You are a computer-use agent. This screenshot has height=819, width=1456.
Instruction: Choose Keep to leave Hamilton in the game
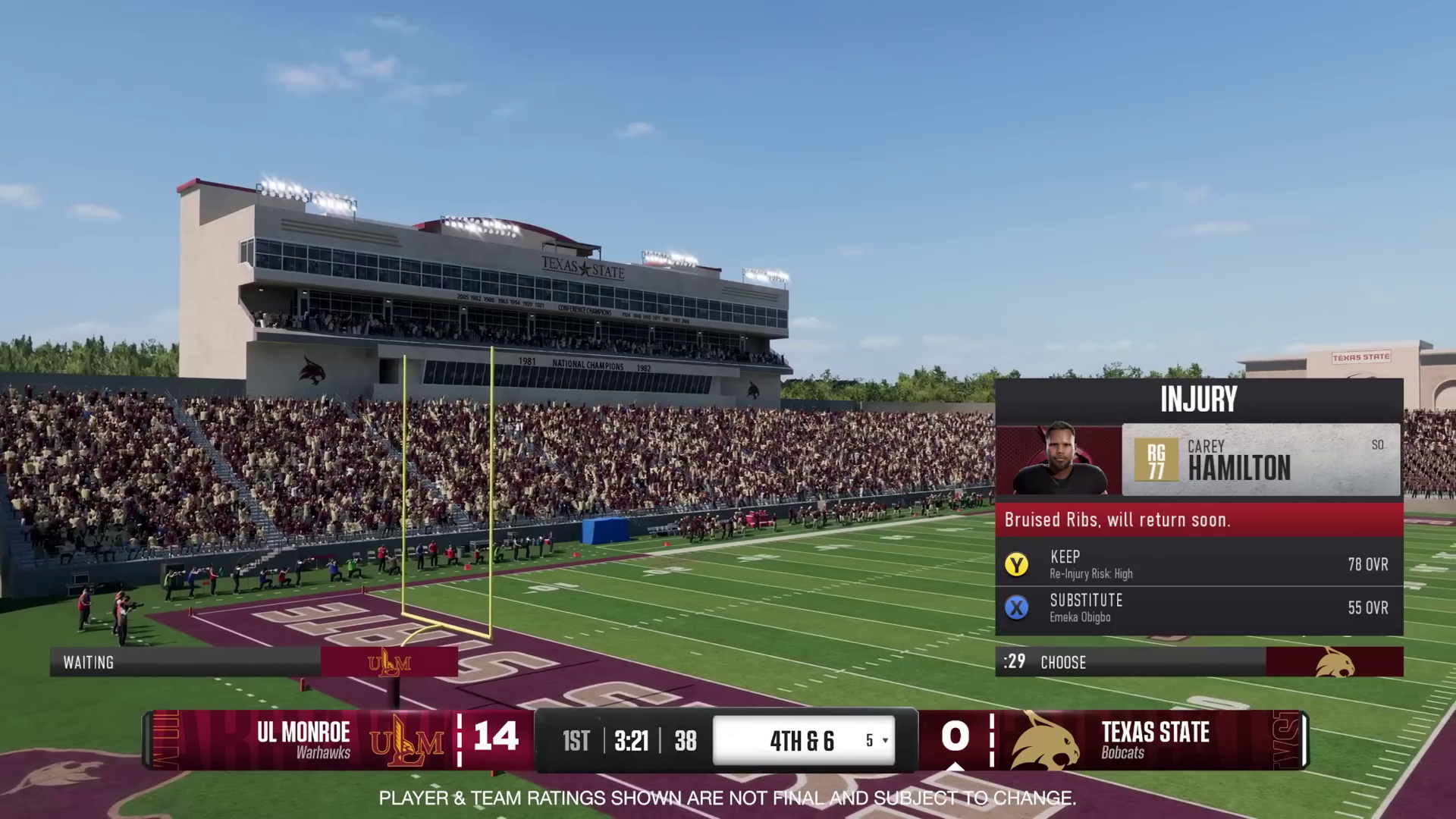point(1198,564)
